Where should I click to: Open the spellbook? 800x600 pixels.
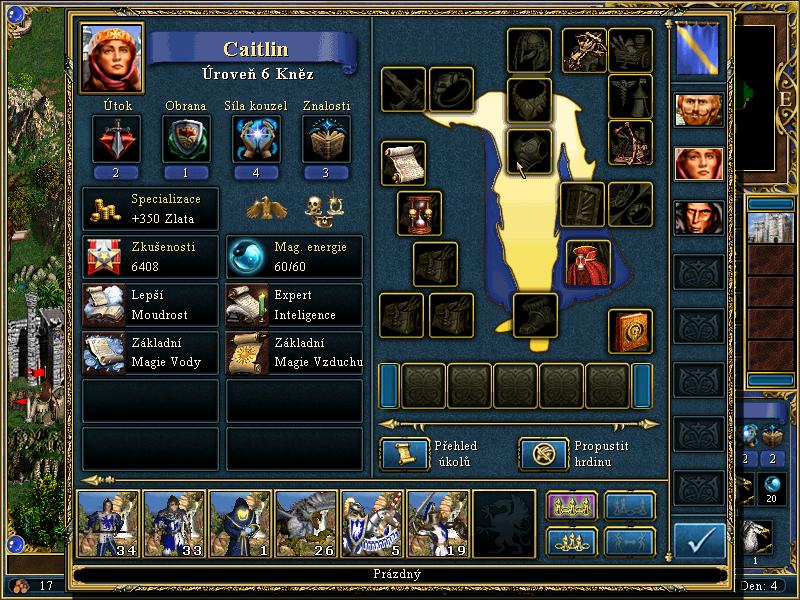(630, 330)
